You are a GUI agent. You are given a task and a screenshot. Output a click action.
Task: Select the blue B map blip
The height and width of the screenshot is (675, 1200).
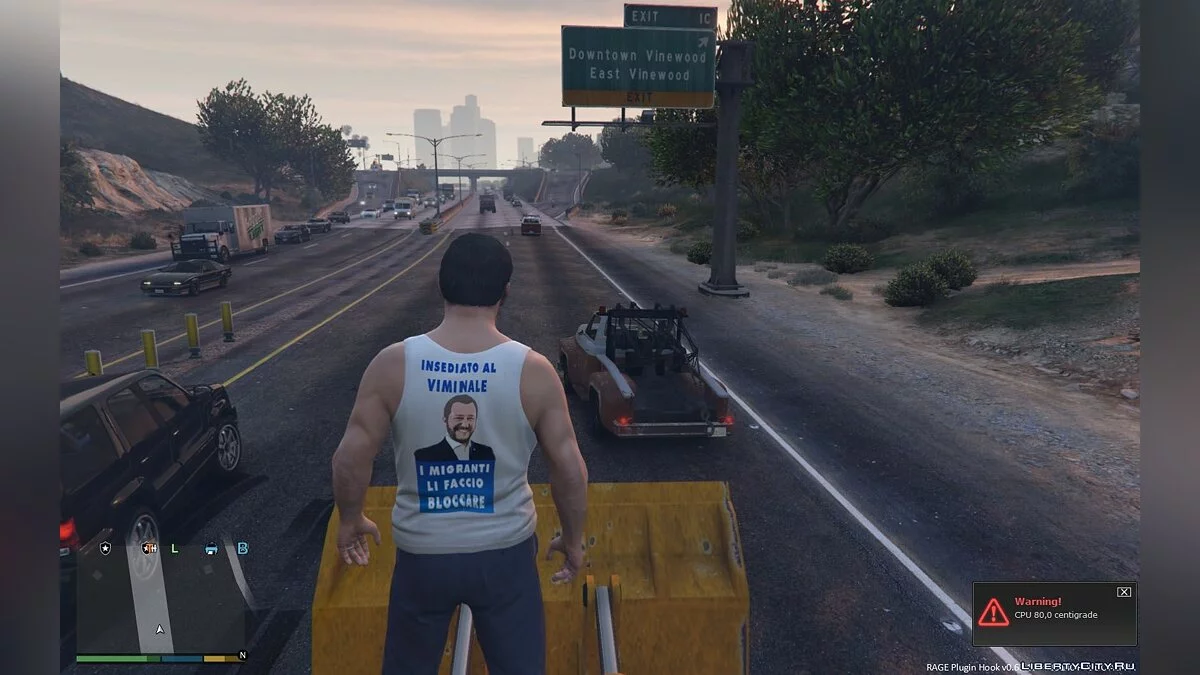click(242, 548)
